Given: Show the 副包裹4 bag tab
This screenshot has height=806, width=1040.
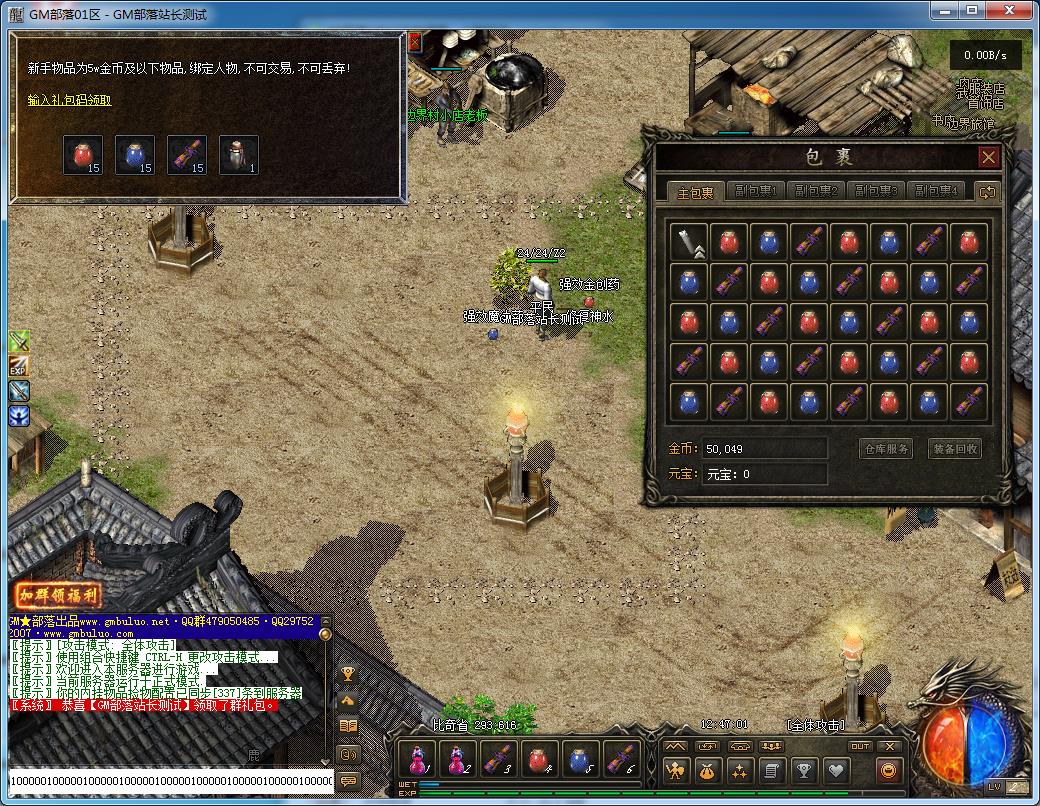Looking at the screenshot, I should tap(936, 192).
